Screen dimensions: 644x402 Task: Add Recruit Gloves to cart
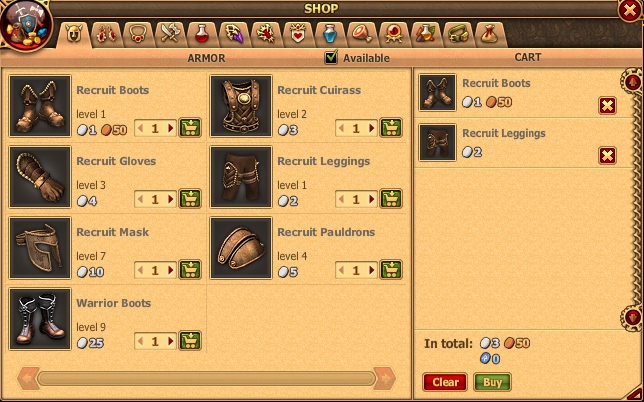pos(190,199)
